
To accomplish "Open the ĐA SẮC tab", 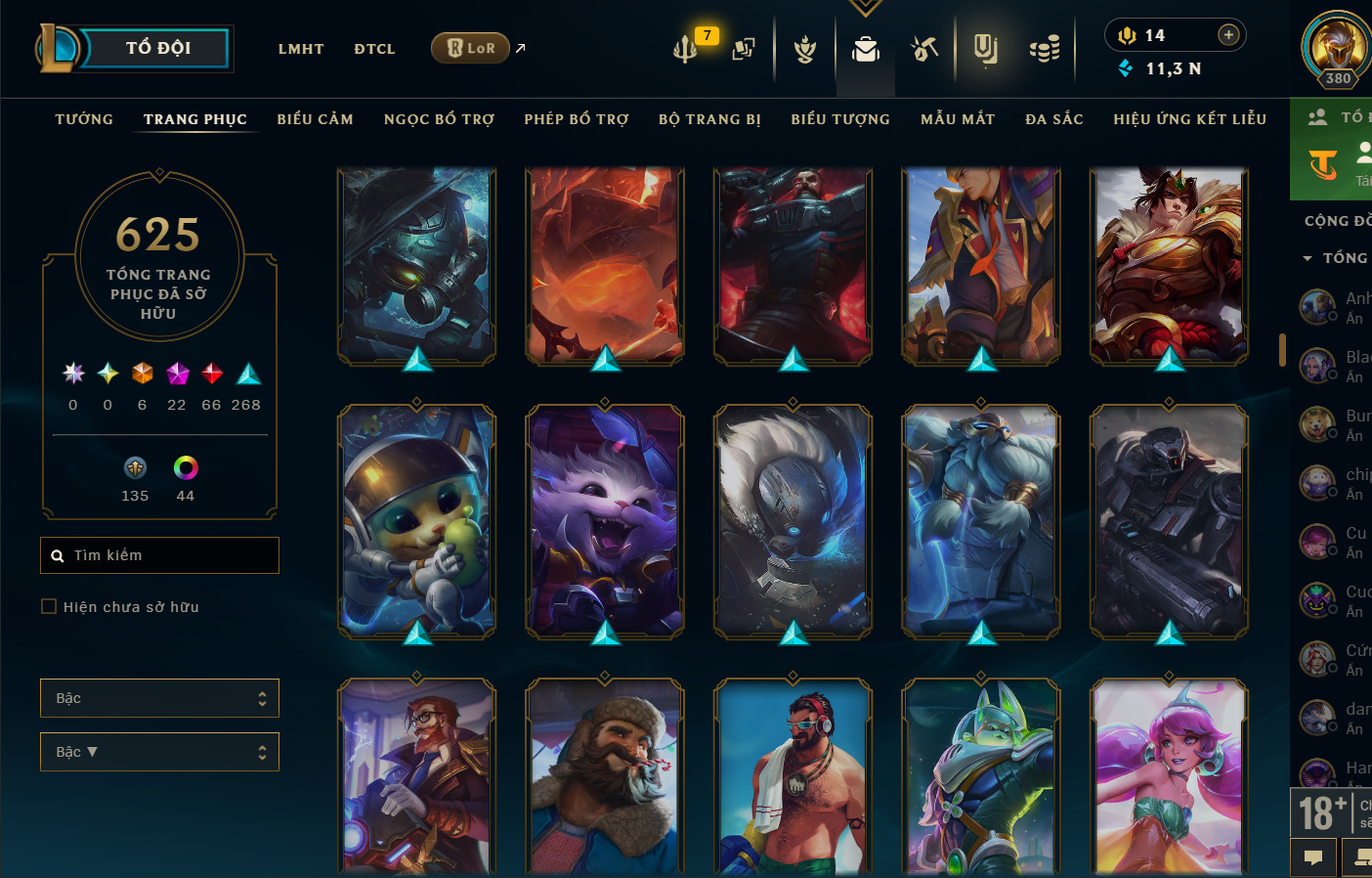I will click(x=1054, y=119).
